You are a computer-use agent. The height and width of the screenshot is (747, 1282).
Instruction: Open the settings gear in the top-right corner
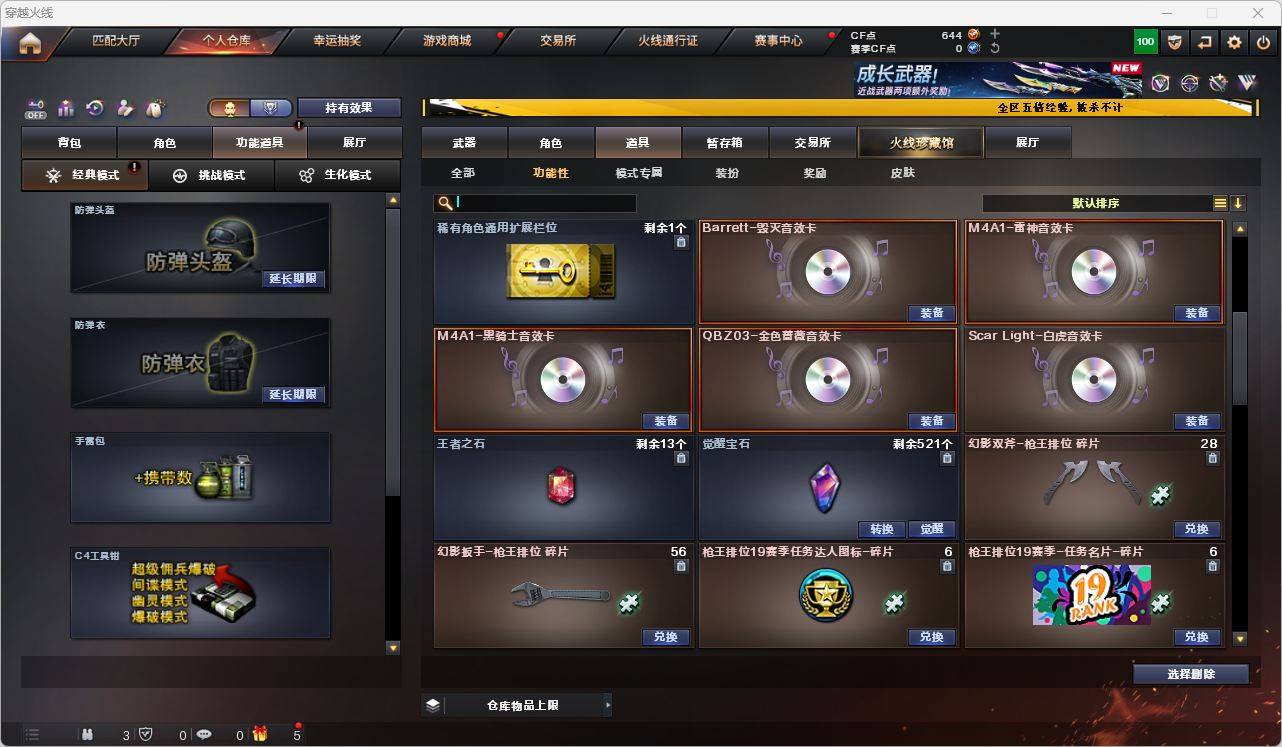coord(1233,41)
